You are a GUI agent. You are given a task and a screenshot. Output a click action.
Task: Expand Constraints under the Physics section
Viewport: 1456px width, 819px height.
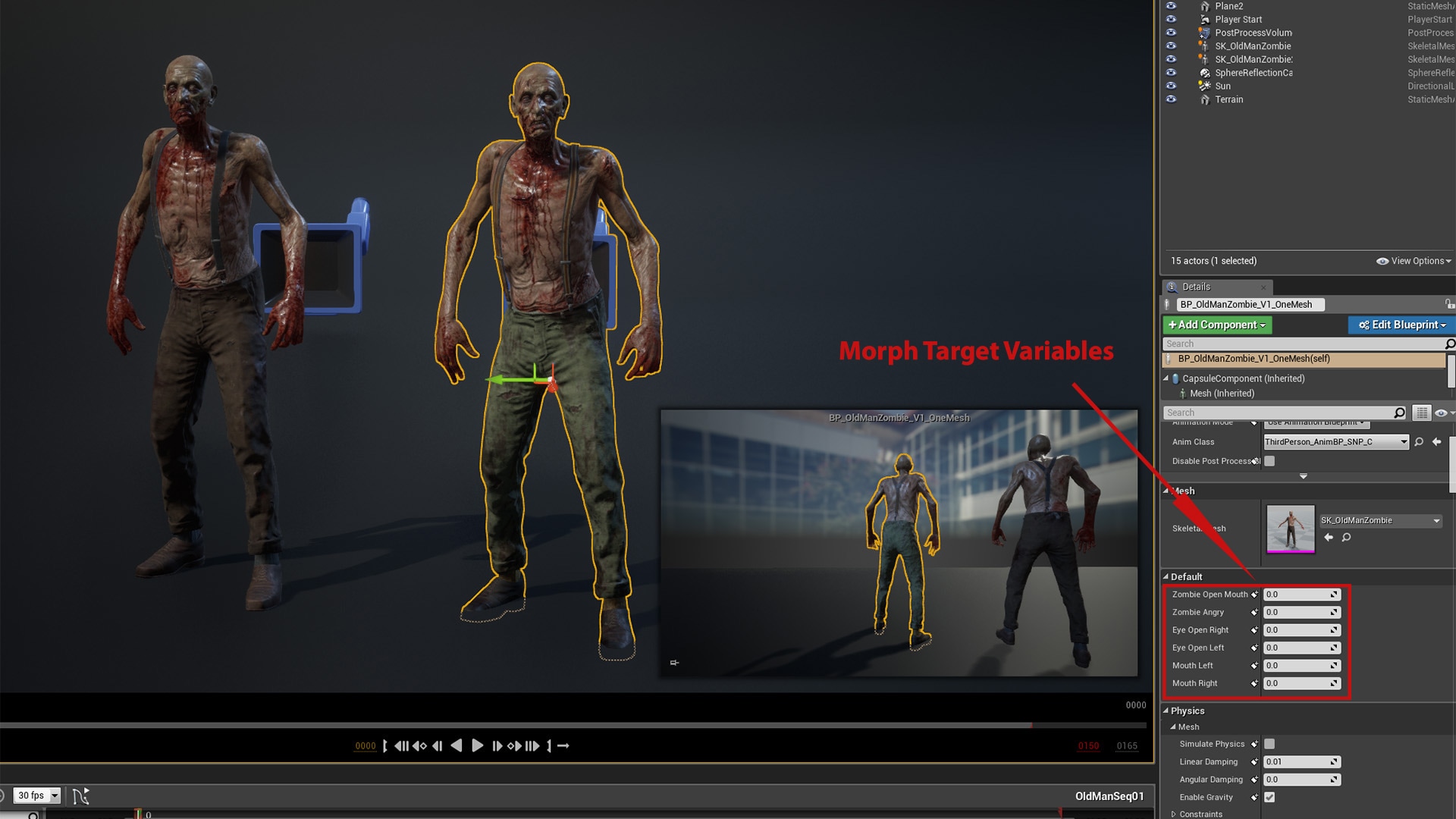tap(1174, 814)
